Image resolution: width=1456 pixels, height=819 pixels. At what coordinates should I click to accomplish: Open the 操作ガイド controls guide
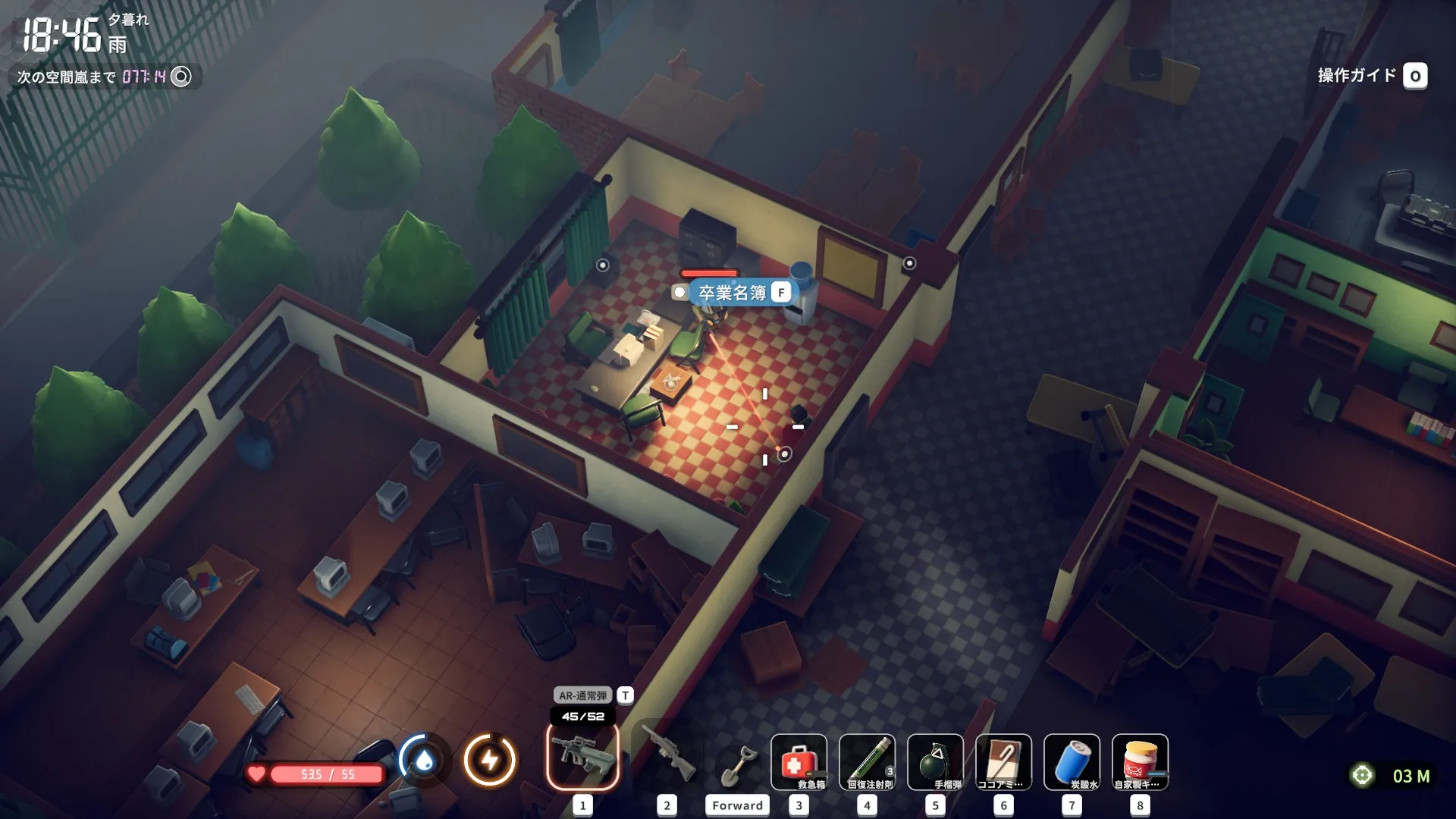pos(1371,76)
